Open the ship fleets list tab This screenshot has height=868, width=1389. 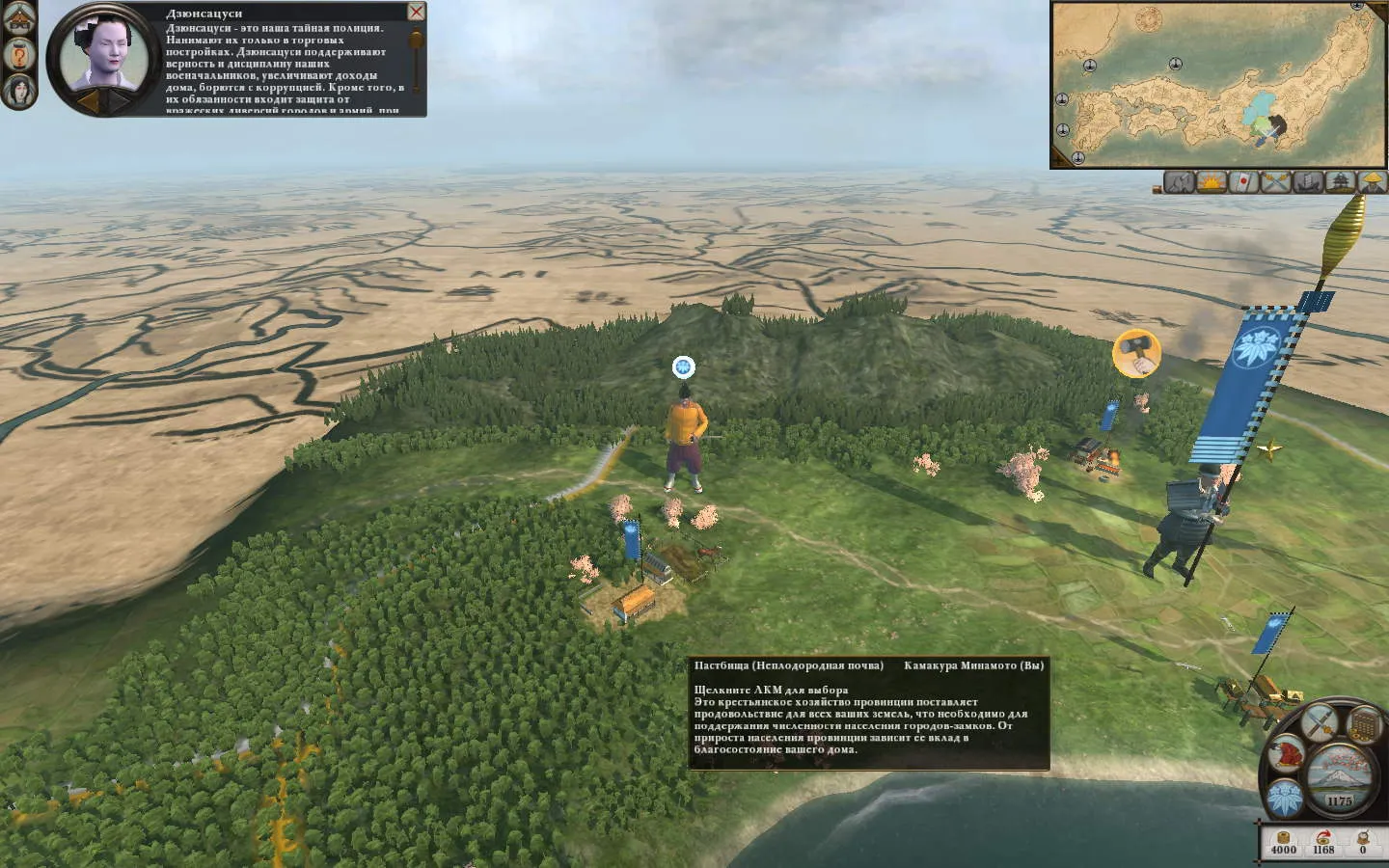click(1308, 181)
